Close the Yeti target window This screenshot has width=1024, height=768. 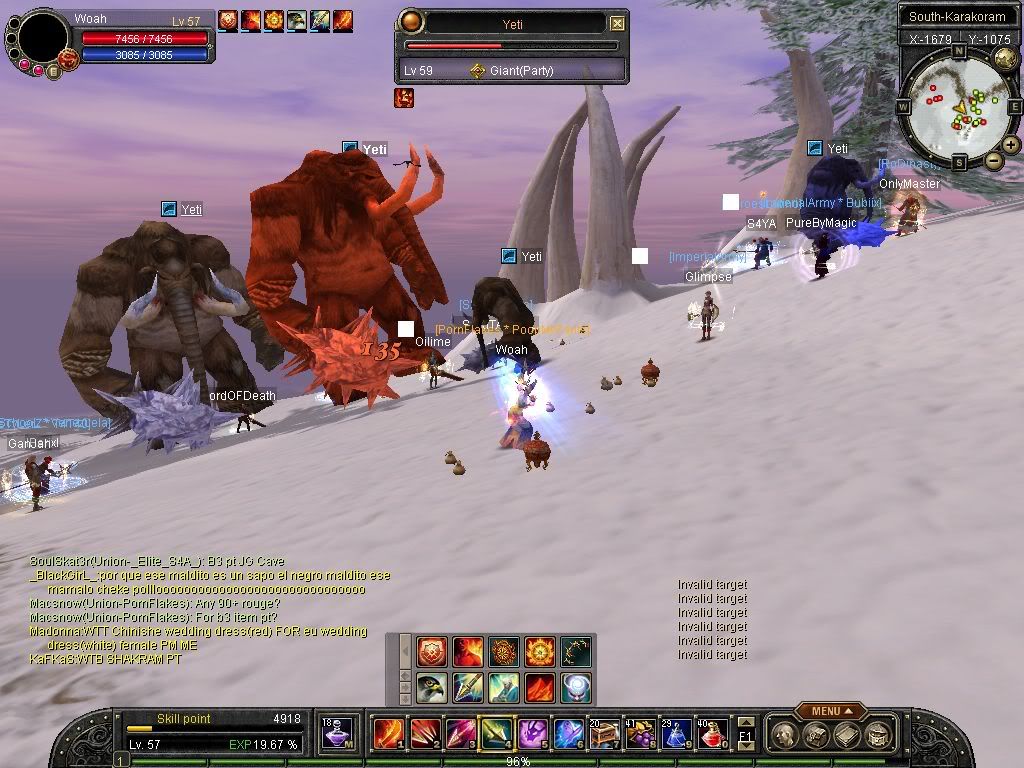point(618,23)
